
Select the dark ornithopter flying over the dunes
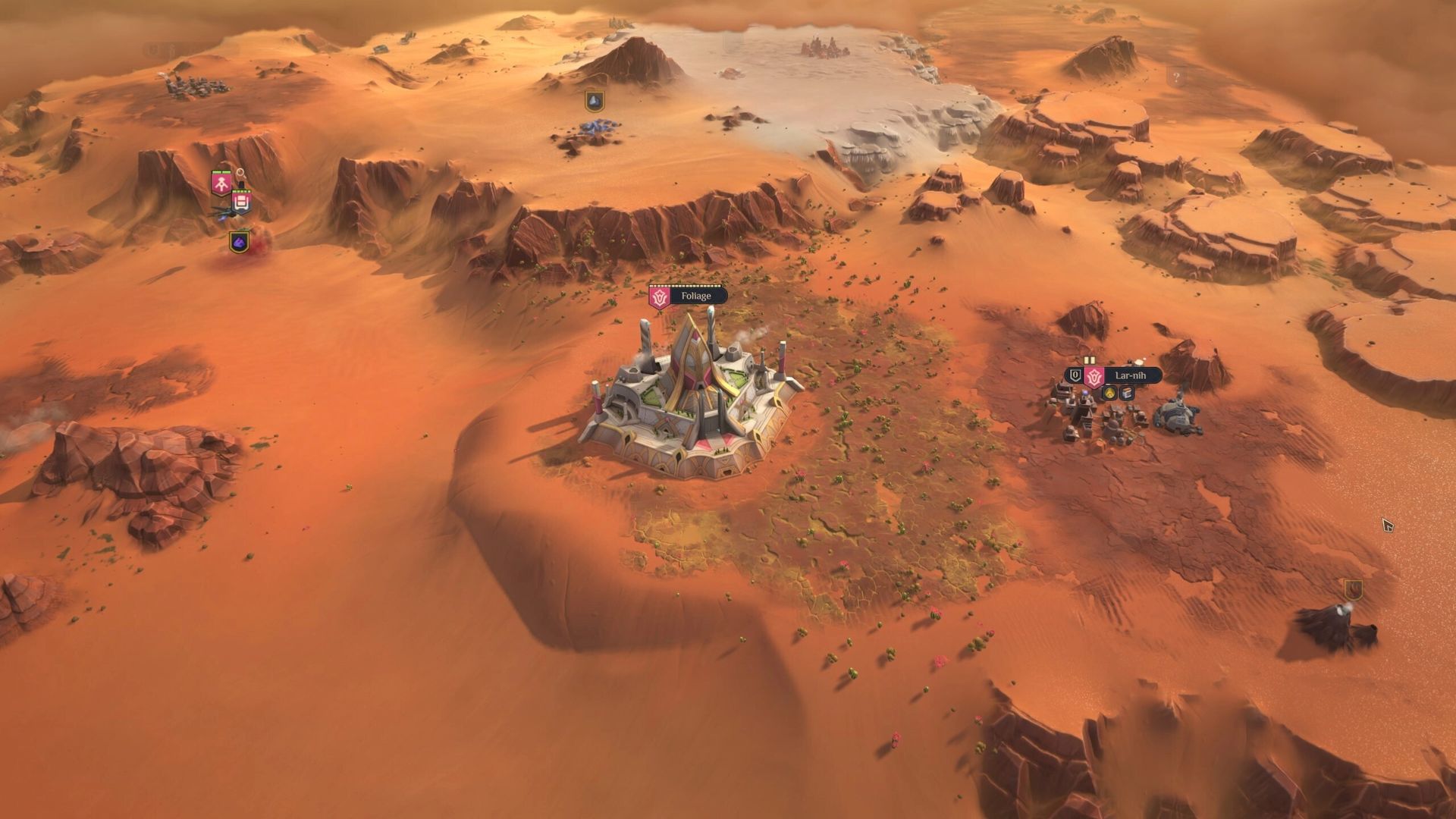(x=225, y=213)
